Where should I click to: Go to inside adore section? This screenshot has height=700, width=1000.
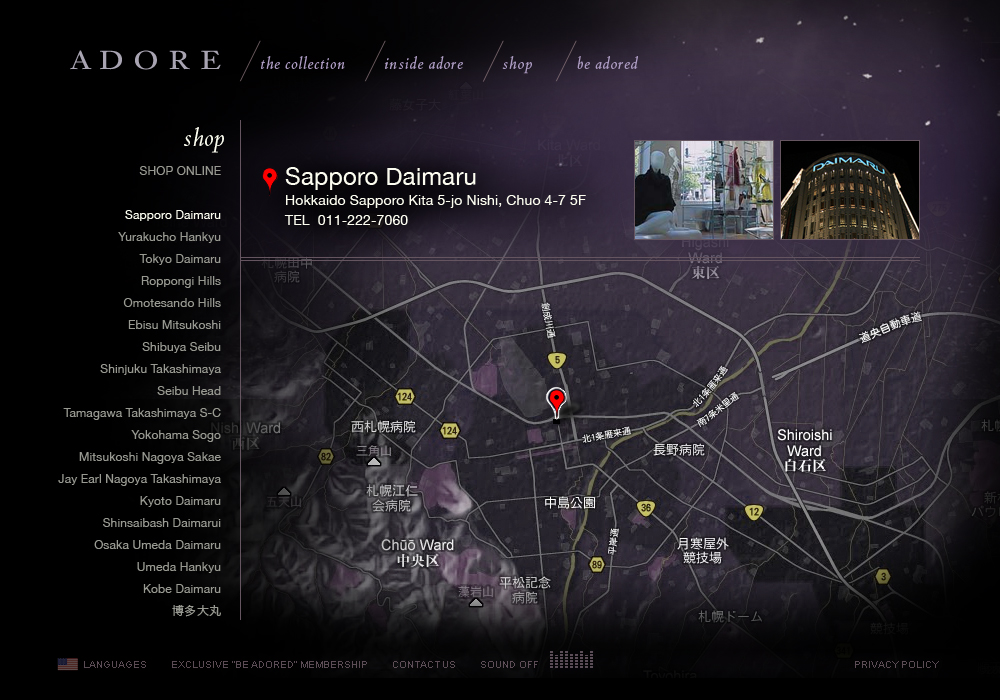424,64
